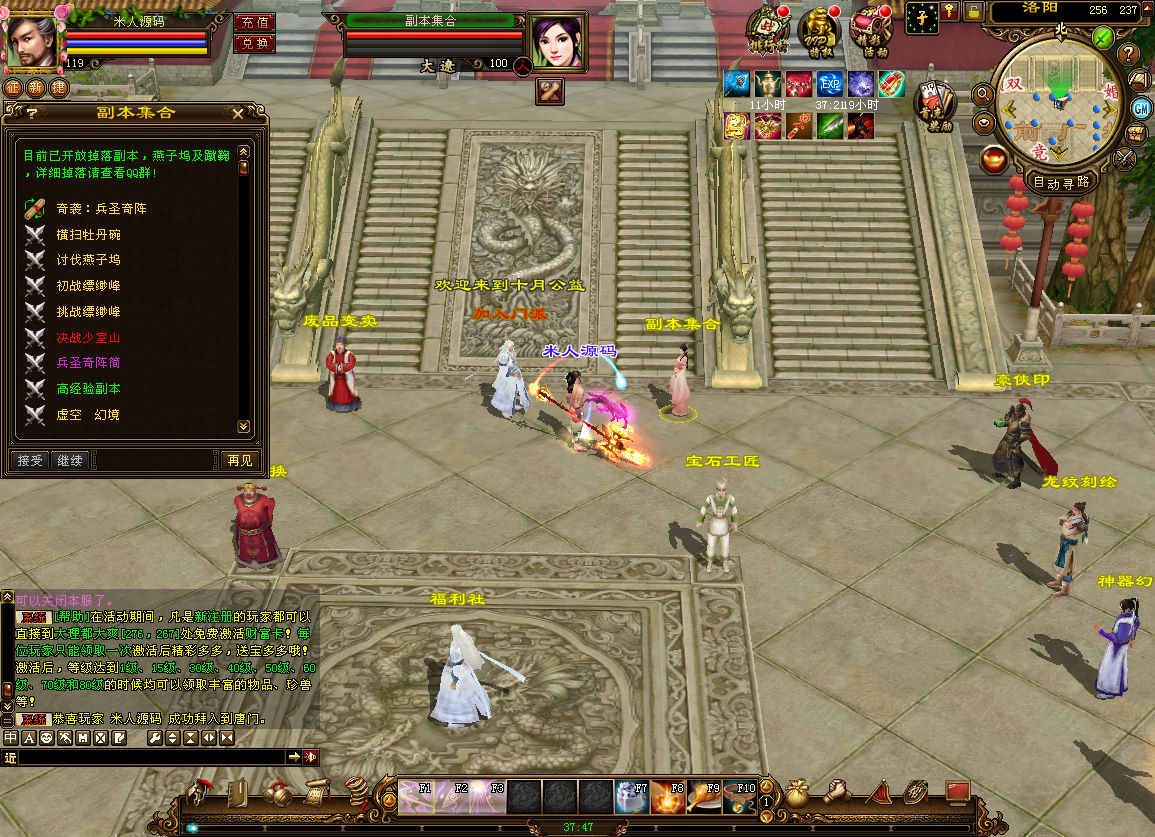Select the 奇袭：兵圣奇阵 dungeon entry

(102, 209)
